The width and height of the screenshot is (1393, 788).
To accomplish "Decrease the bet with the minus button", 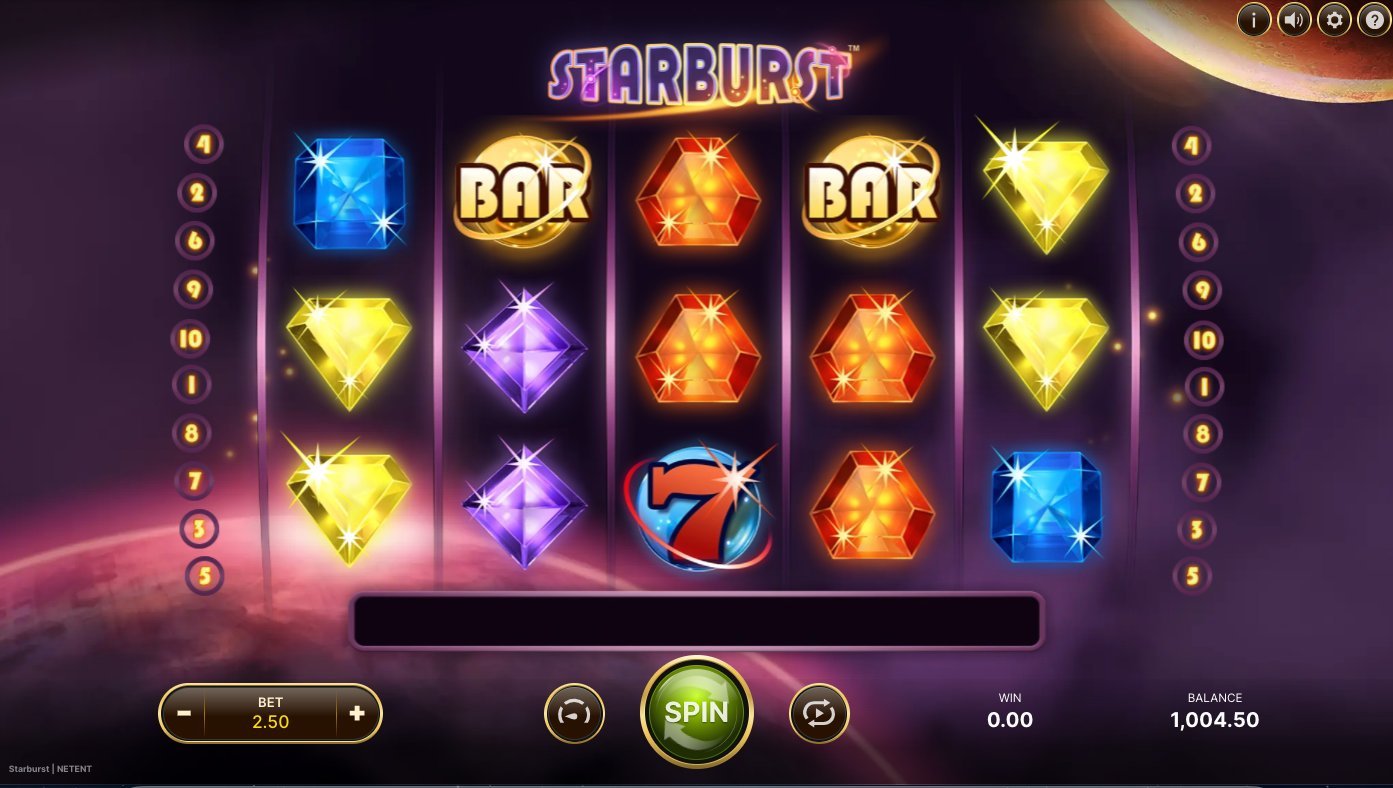I will pos(185,713).
